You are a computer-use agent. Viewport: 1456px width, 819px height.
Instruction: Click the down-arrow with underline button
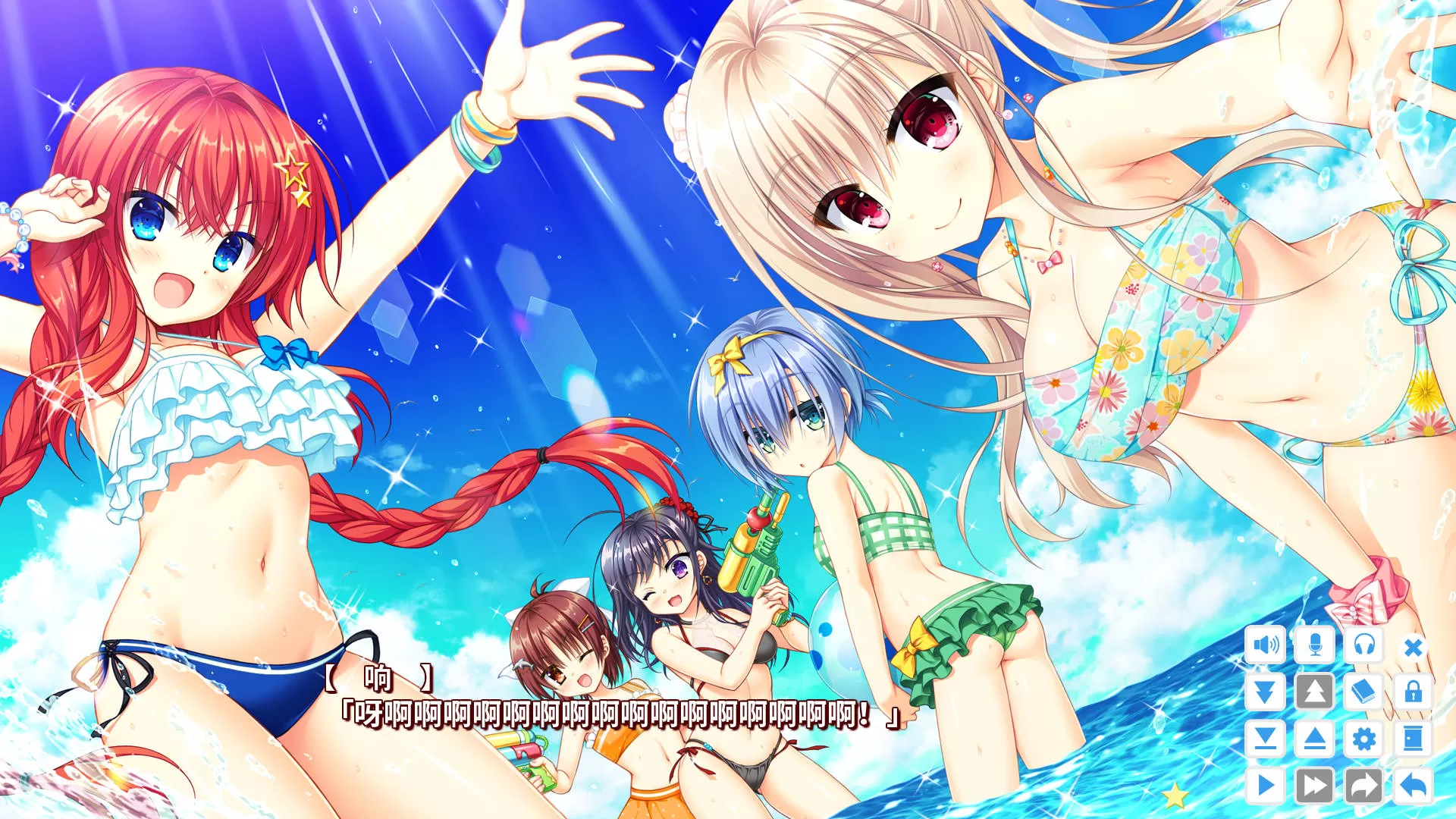click(1265, 739)
